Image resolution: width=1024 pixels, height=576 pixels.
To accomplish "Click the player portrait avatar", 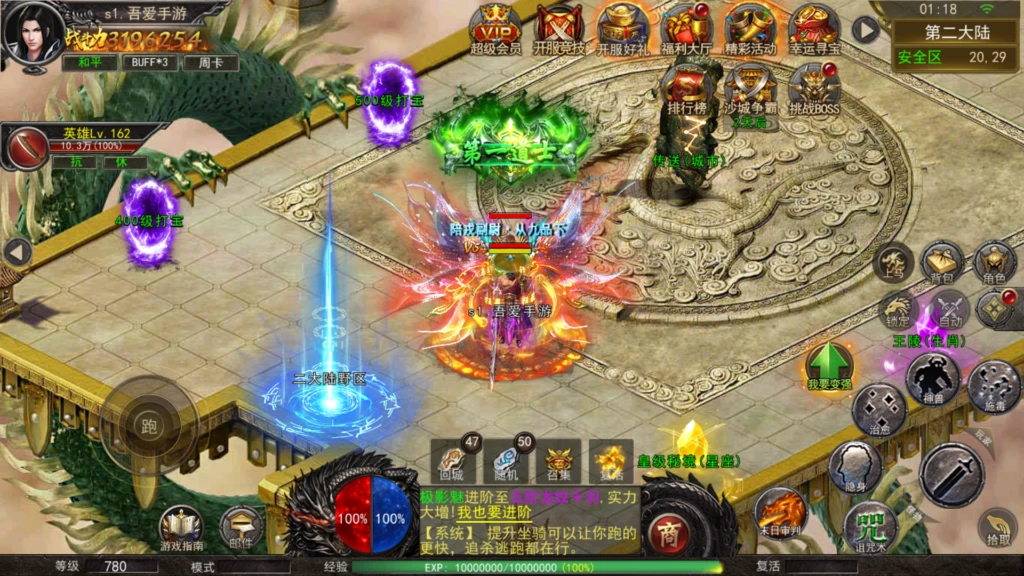I will coord(30,32).
